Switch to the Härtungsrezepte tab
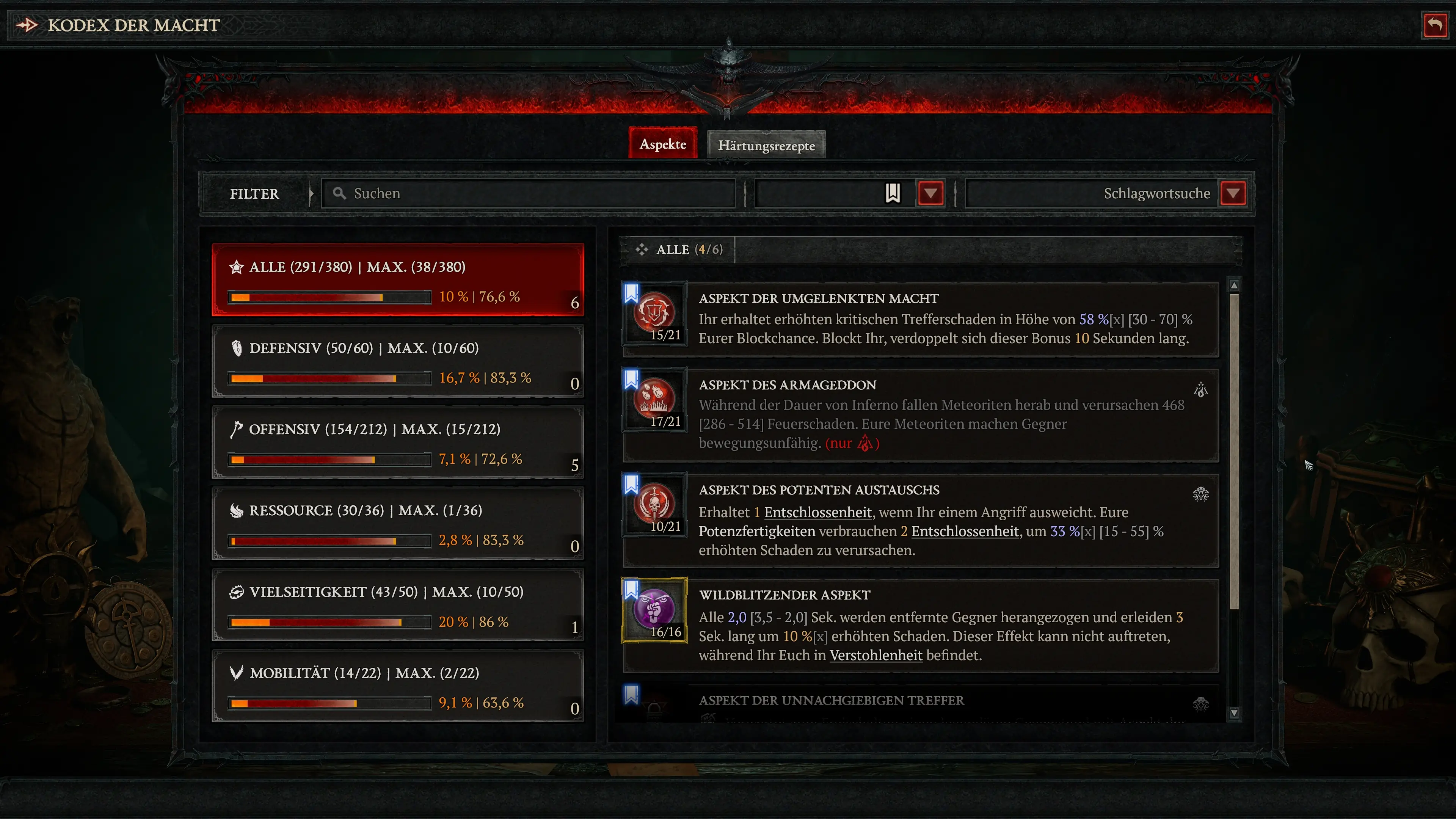This screenshot has height=819, width=1456. point(766,145)
